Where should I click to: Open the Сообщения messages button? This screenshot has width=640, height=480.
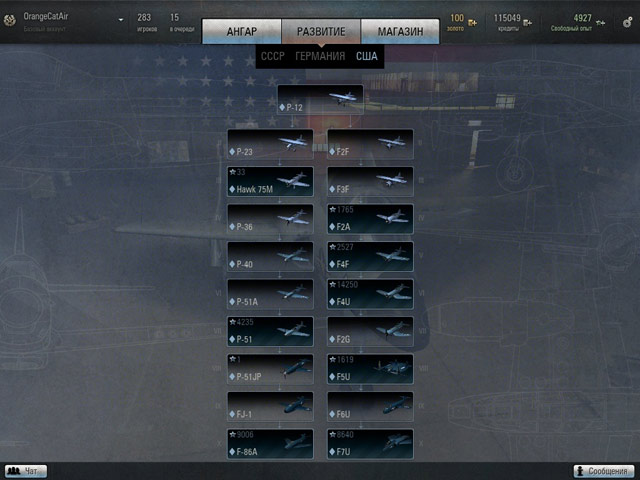point(606,471)
